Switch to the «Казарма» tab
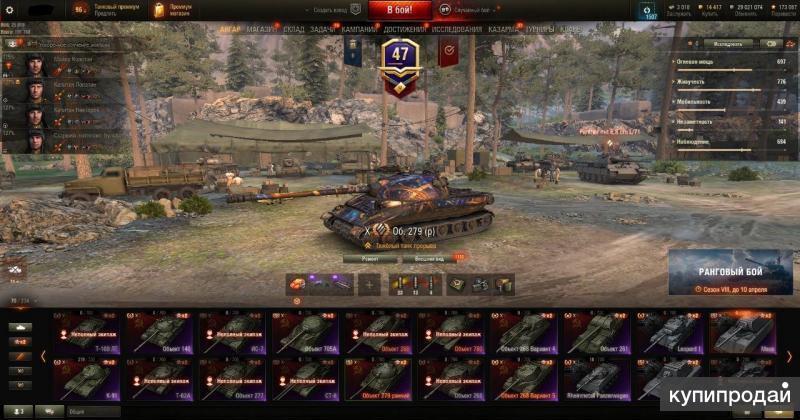The width and height of the screenshot is (800, 420). click(x=503, y=30)
